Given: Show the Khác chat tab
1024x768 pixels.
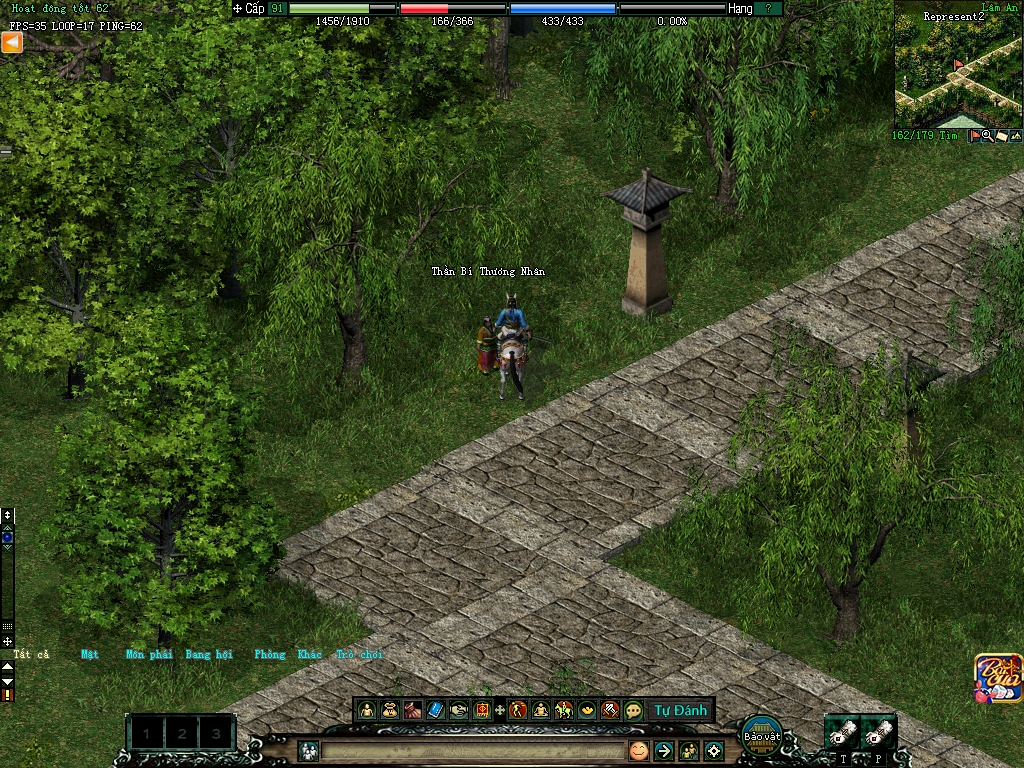Looking at the screenshot, I should tap(310, 654).
